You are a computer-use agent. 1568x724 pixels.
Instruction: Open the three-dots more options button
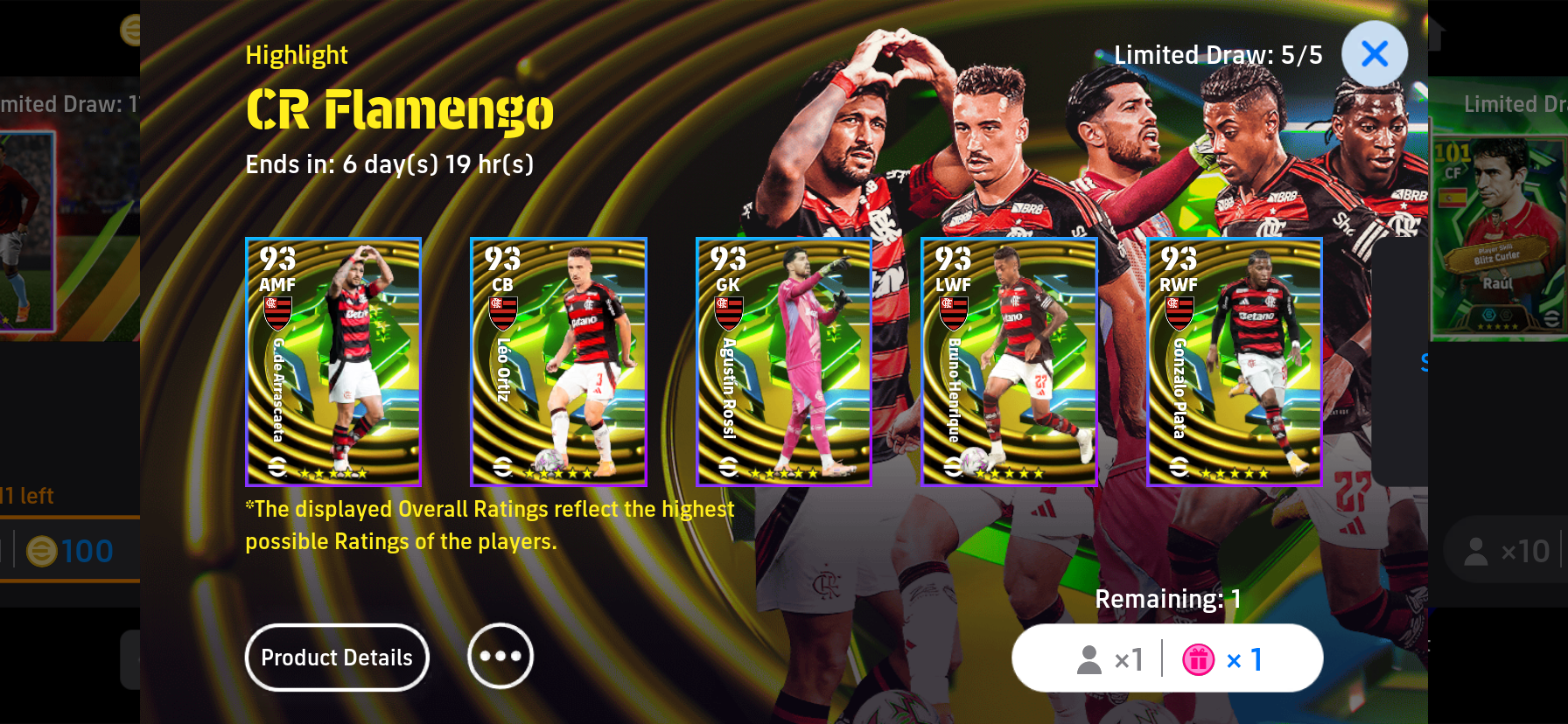click(500, 656)
